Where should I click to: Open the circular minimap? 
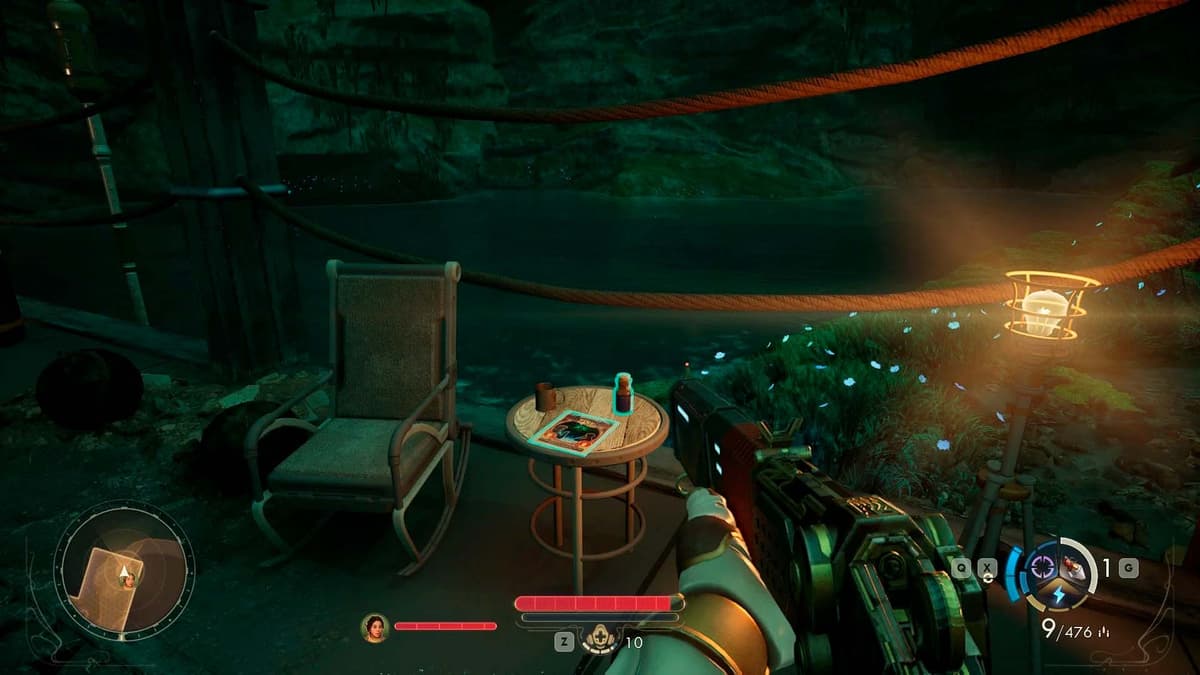[123, 572]
